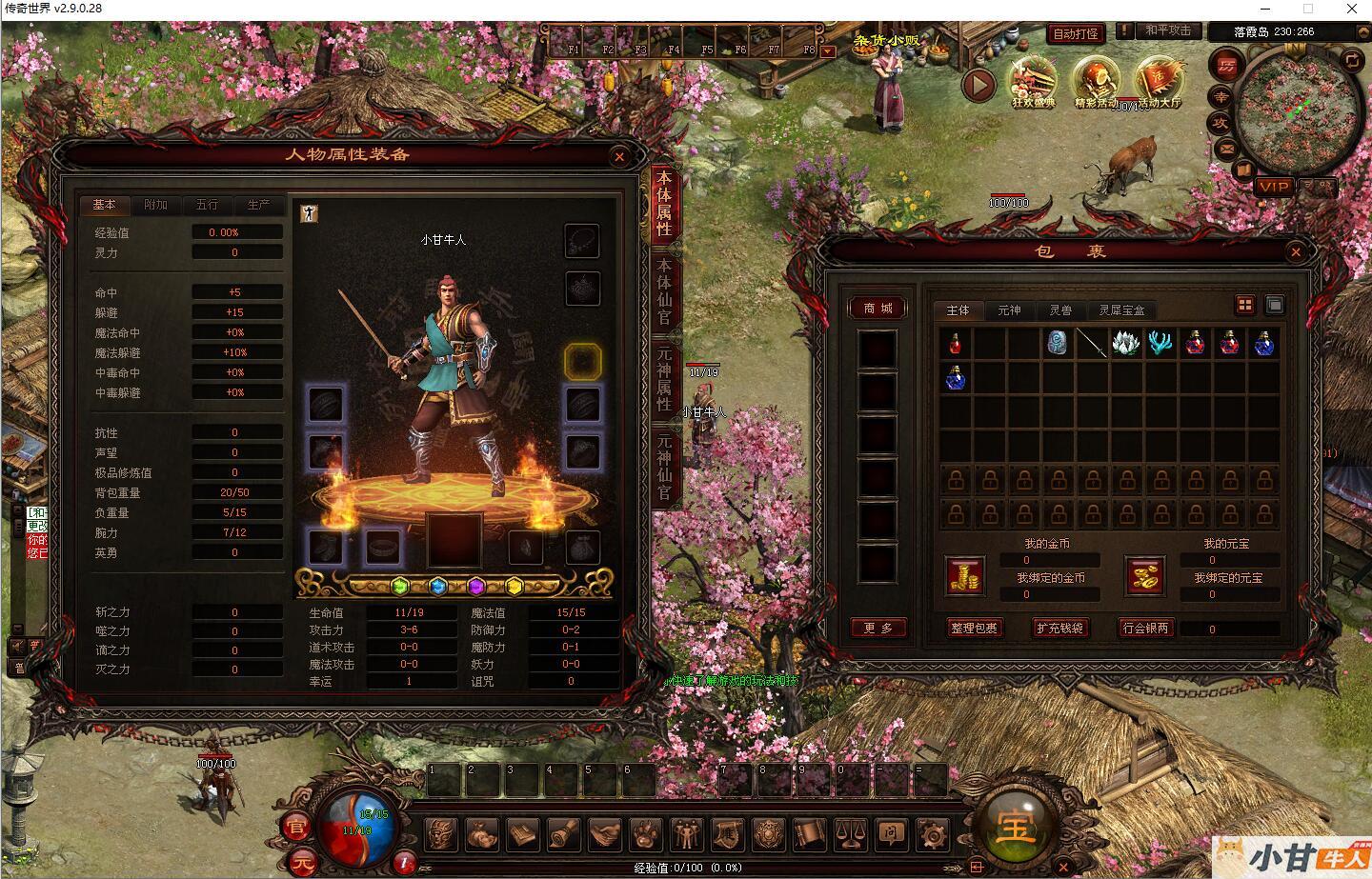Click the 整理包裹 sort bag button
The image size is (1372, 879).
pos(974,629)
